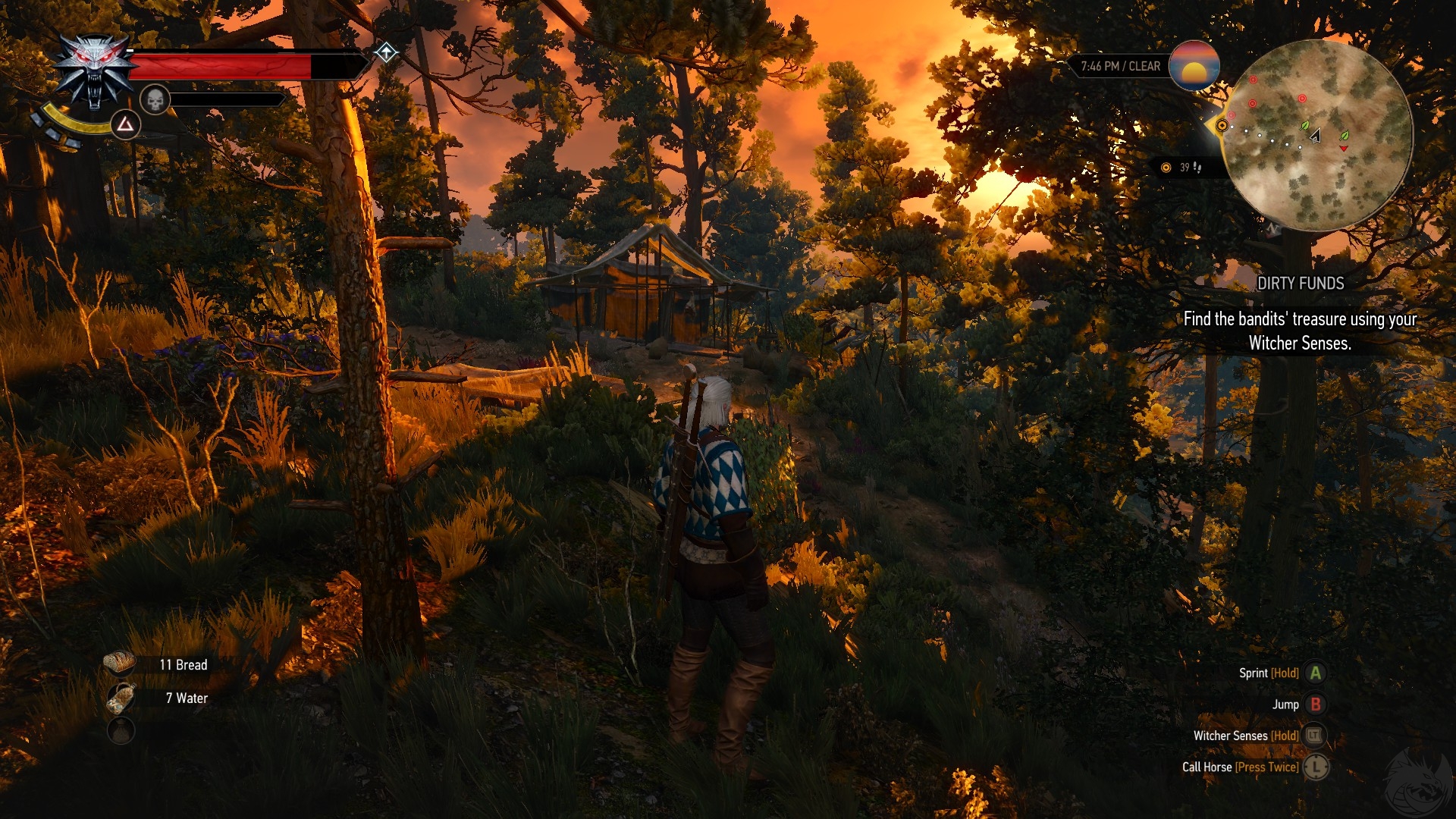Select the active sign triangle icon

(125, 124)
